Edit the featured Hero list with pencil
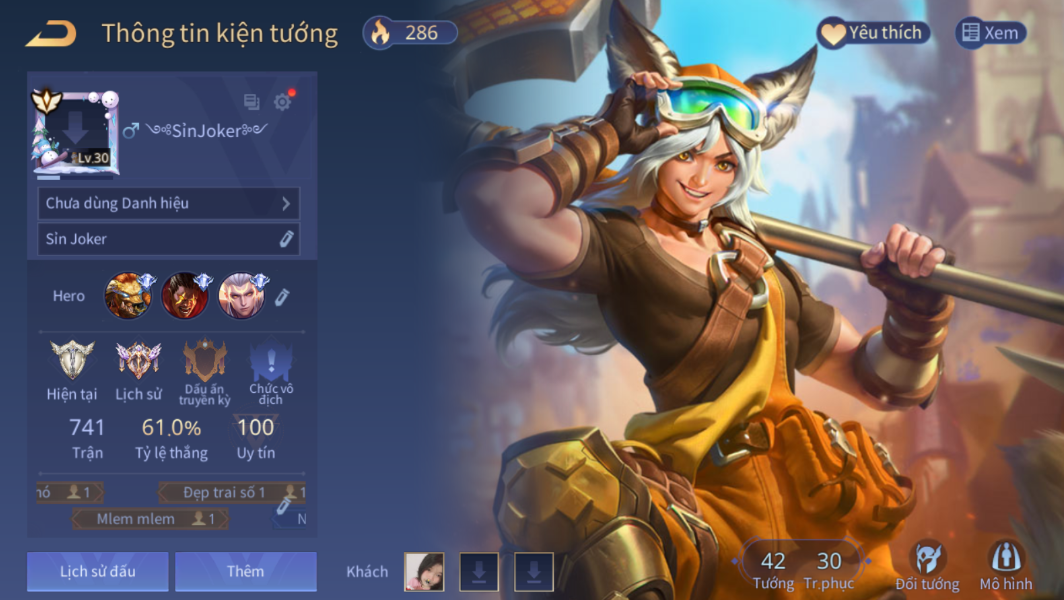1064x600 pixels. (282, 297)
